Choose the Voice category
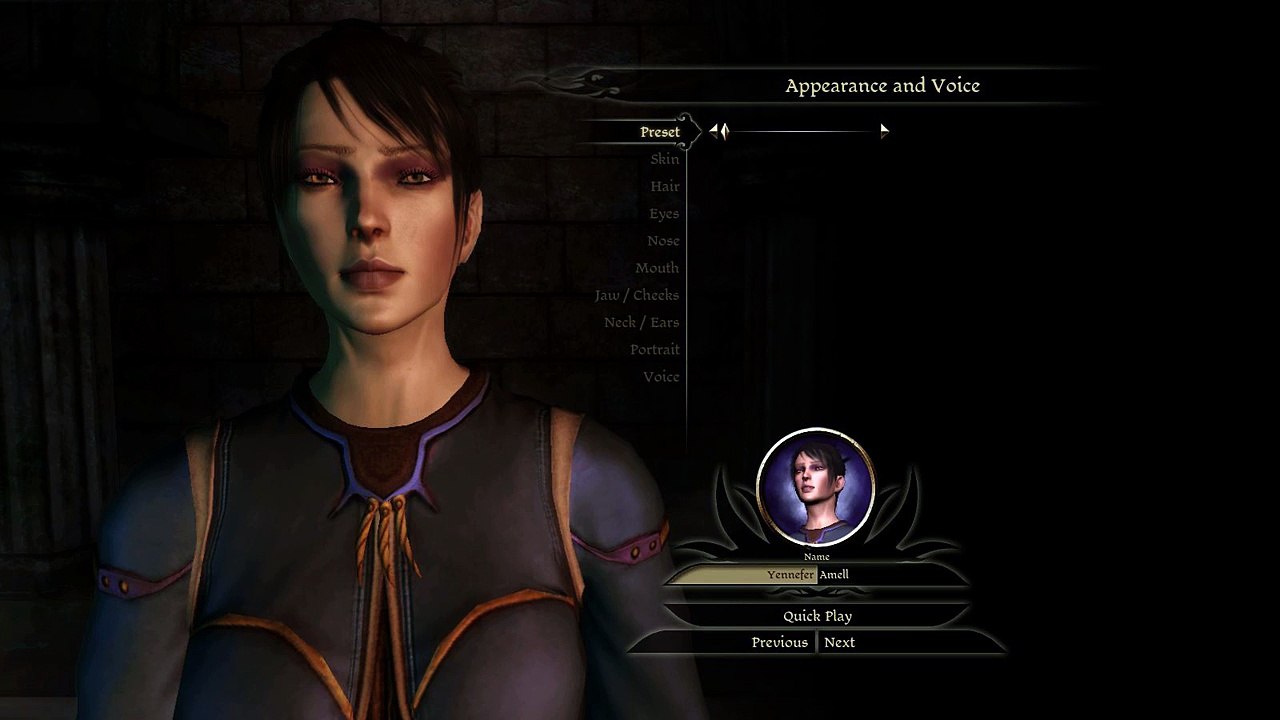 [661, 377]
